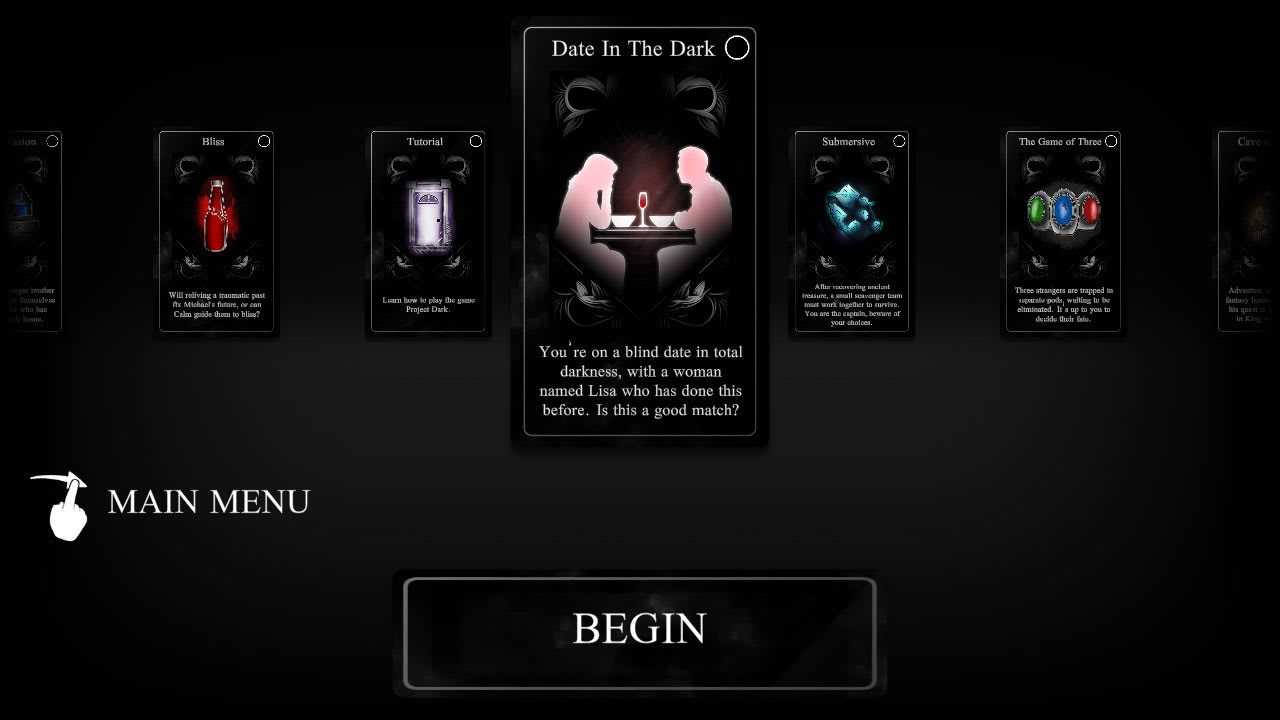Select the green gem on The Game of Three
Image resolution: width=1280 pixels, height=720 pixels.
pos(1034,208)
